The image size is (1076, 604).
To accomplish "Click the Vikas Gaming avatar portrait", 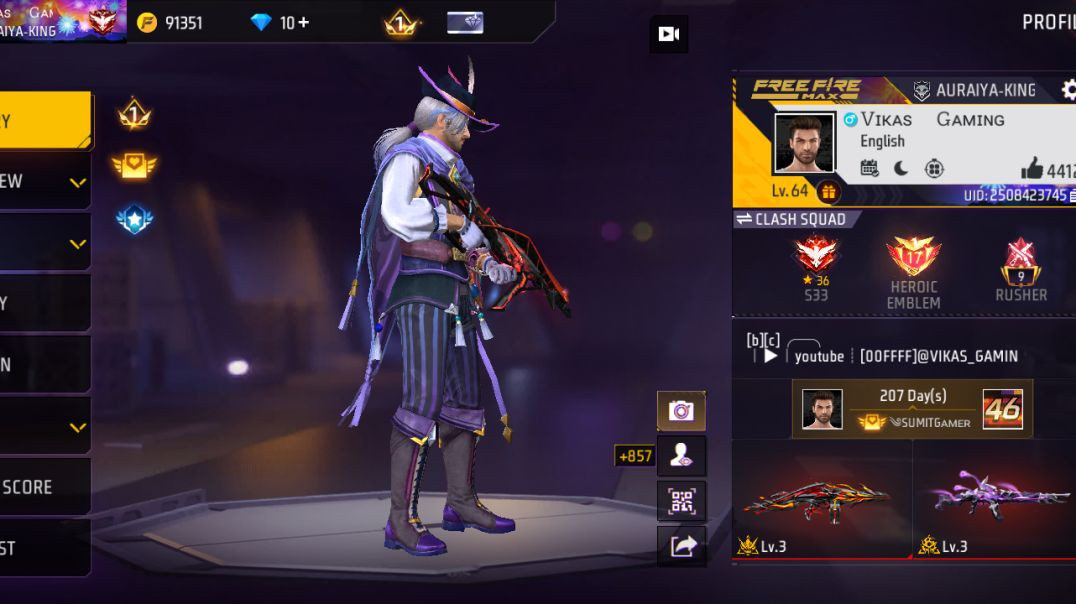I will coord(803,142).
